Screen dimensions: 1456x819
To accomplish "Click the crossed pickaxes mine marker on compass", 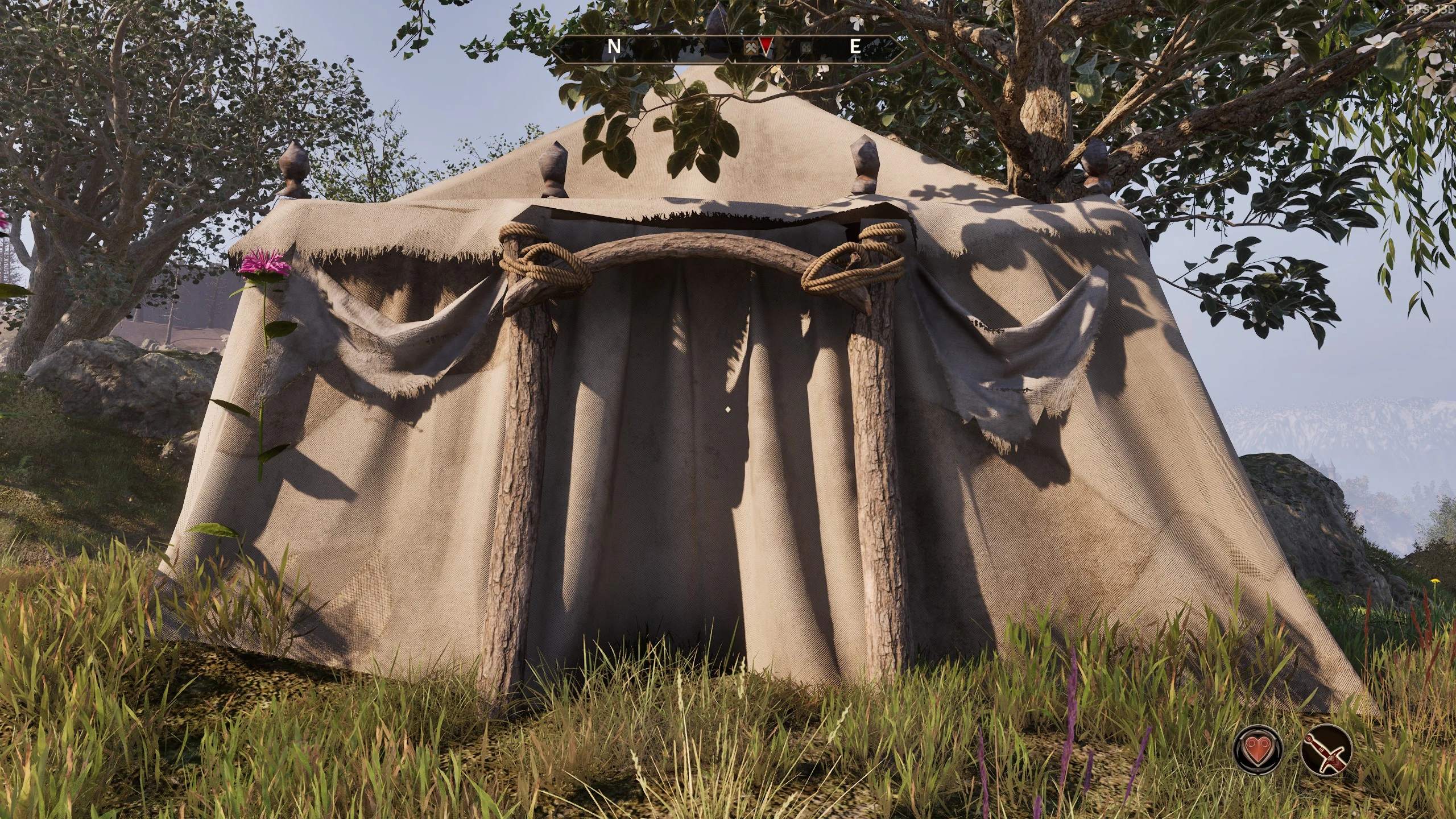I will click(751, 48).
